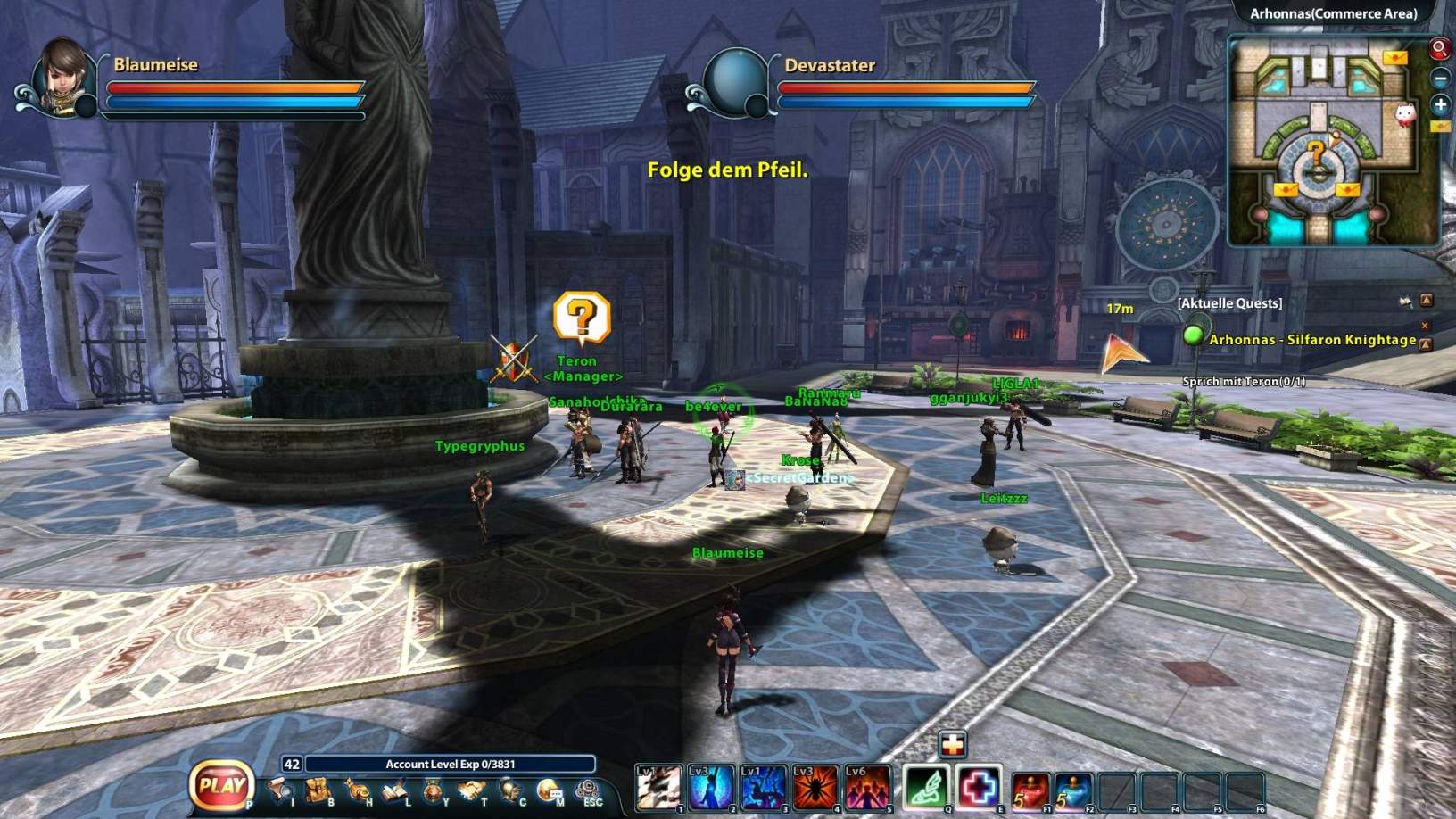Use the neon pink cross heal skill
Image resolution: width=1456 pixels, height=819 pixels.
(x=979, y=788)
